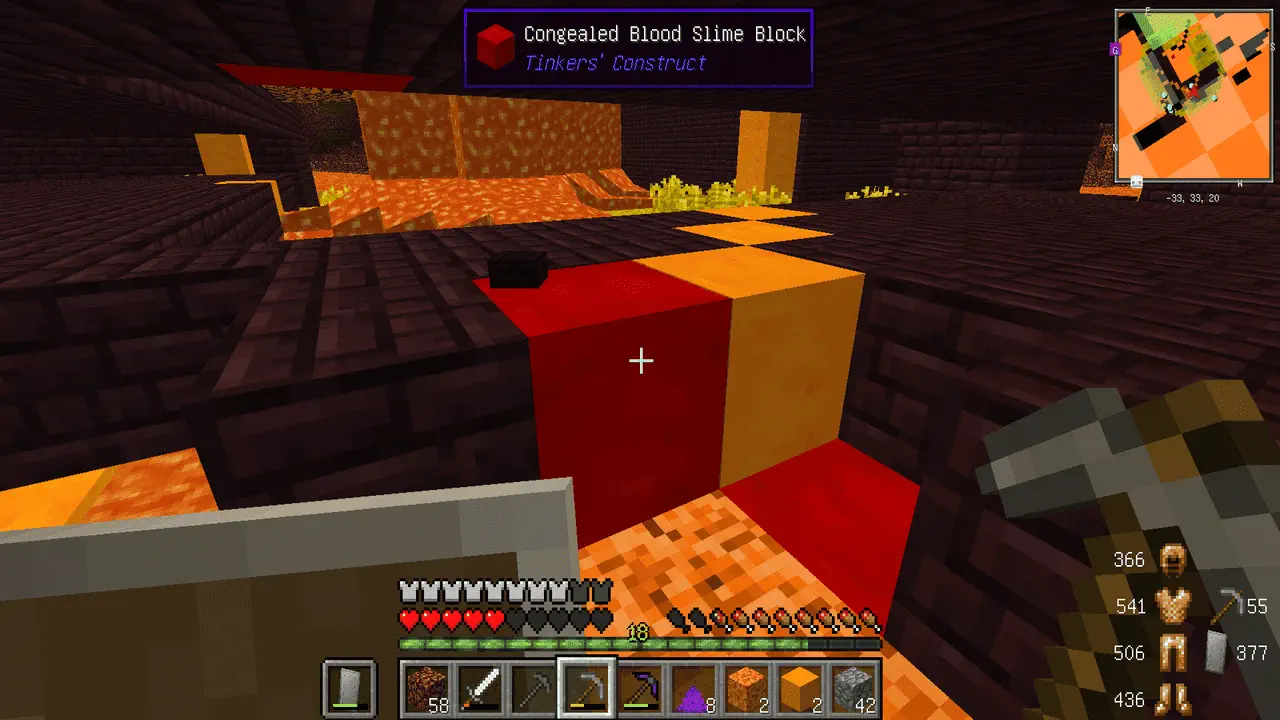The image size is (1280, 720).
Task: Click the leggings durability icon
Action: pyautogui.click(x=1171, y=653)
